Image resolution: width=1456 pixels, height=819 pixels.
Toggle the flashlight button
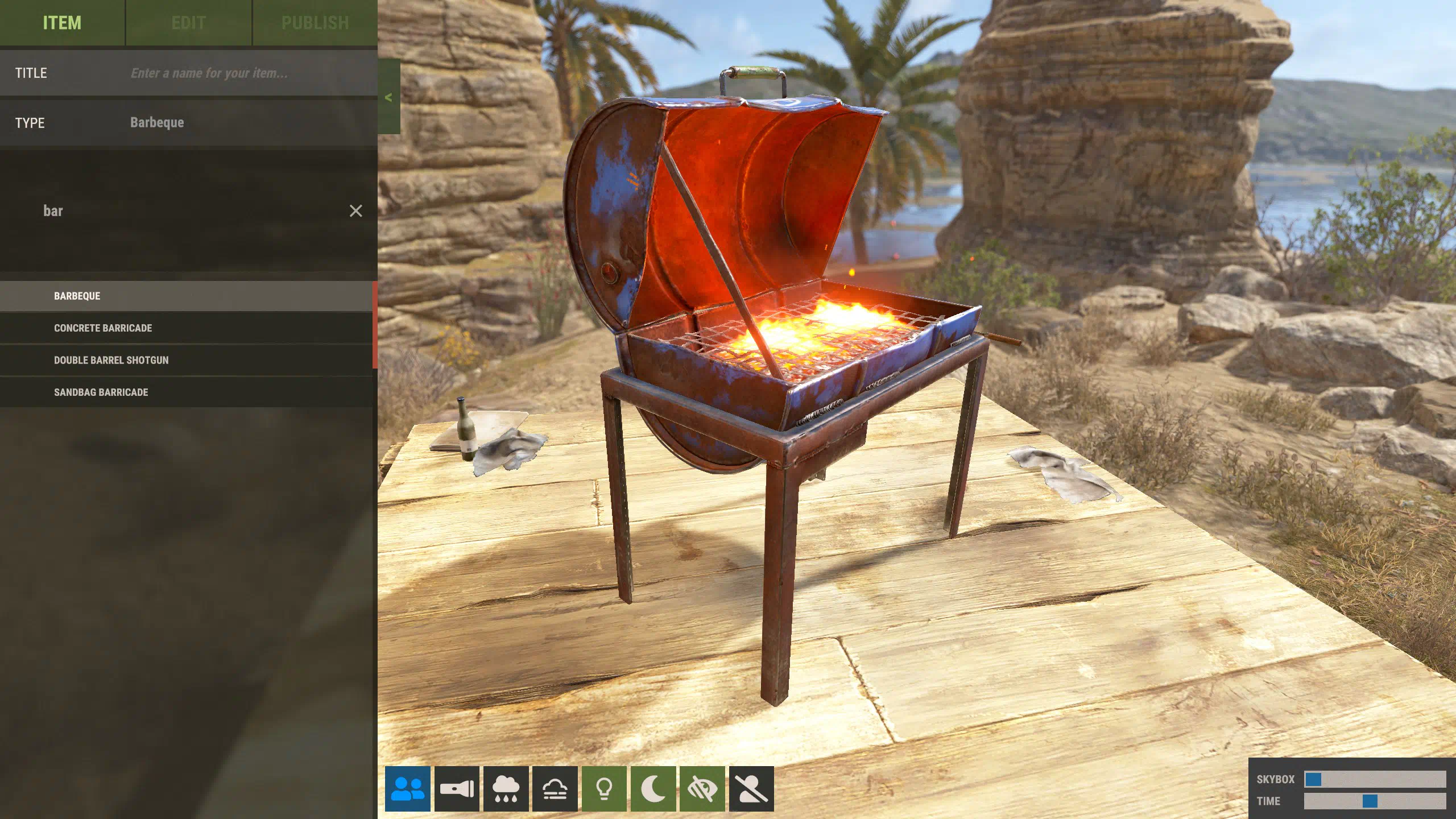pyautogui.click(x=457, y=789)
